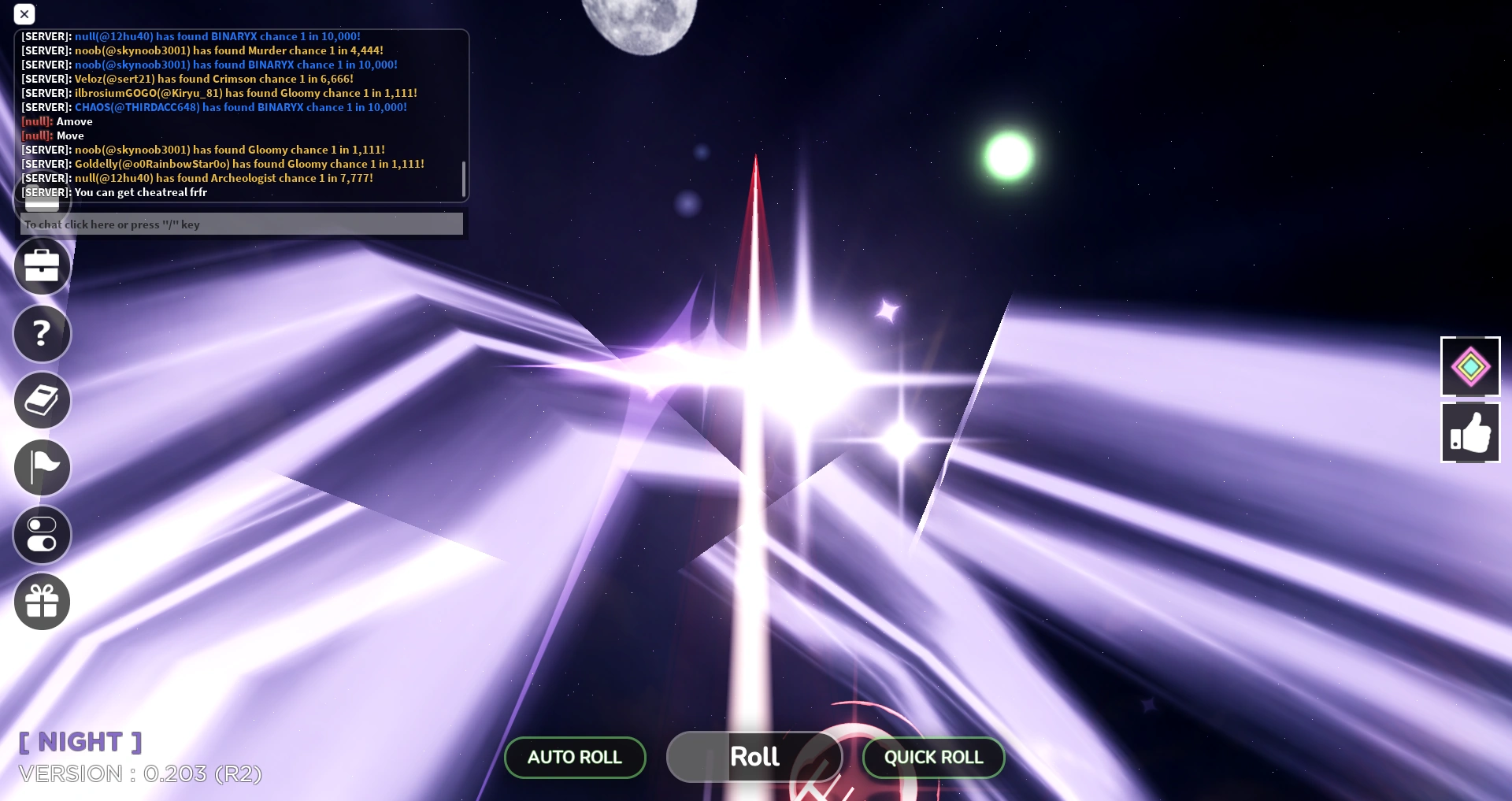Select the CHAOS(@THIRDACC648) chat message
The height and width of the screenshot is (801, 1512).
[213, 107]
